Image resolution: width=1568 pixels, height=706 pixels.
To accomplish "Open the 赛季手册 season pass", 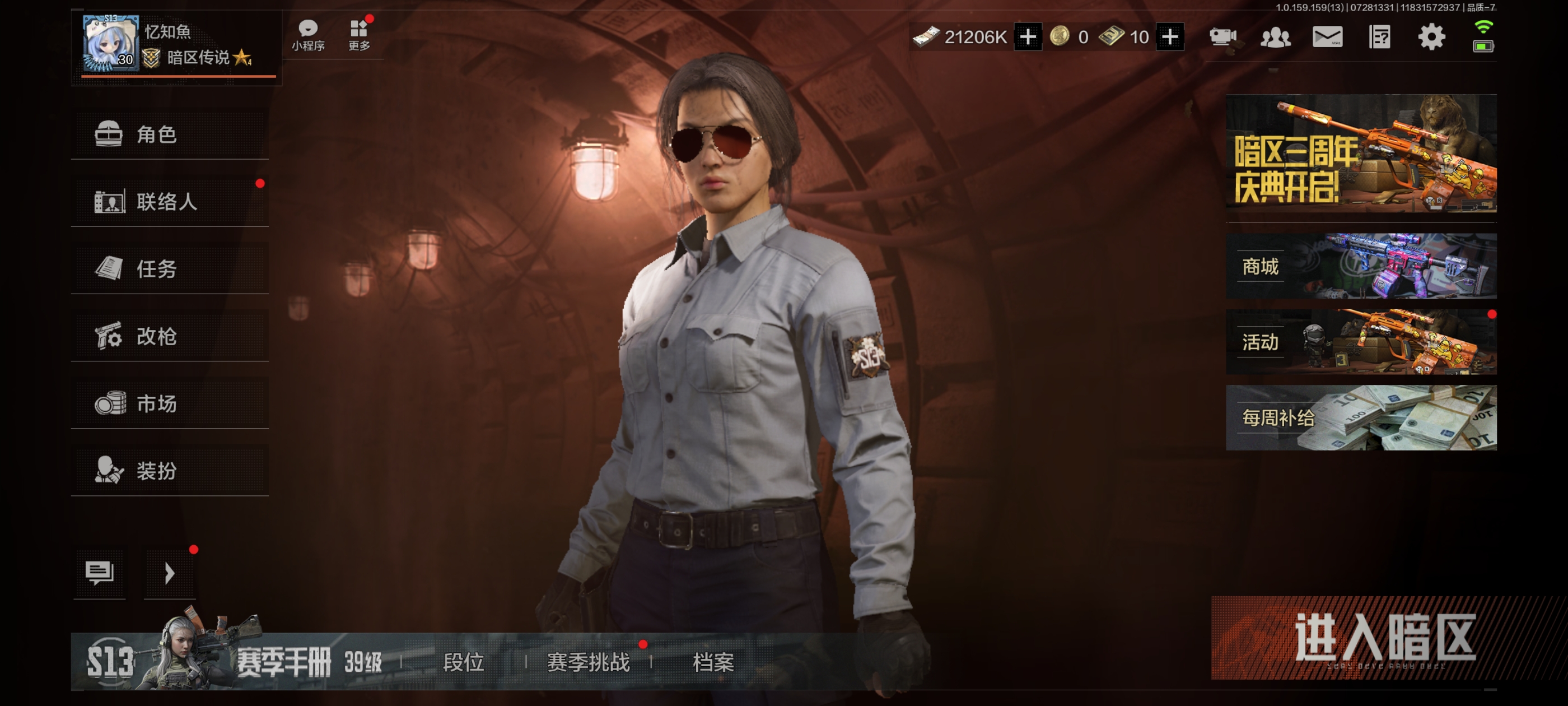I will coord(284,662).
